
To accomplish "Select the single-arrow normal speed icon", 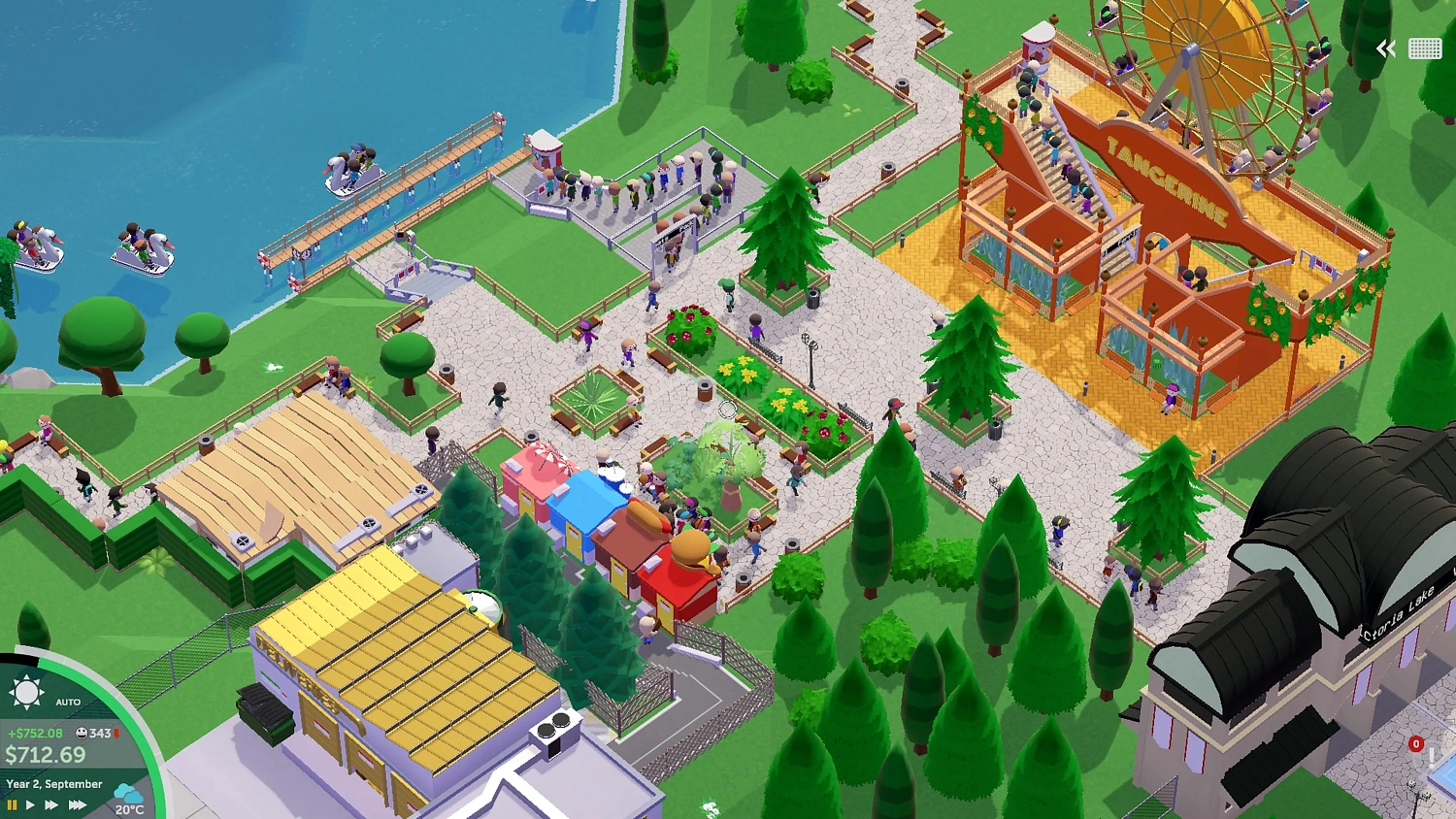I will 30,804.
